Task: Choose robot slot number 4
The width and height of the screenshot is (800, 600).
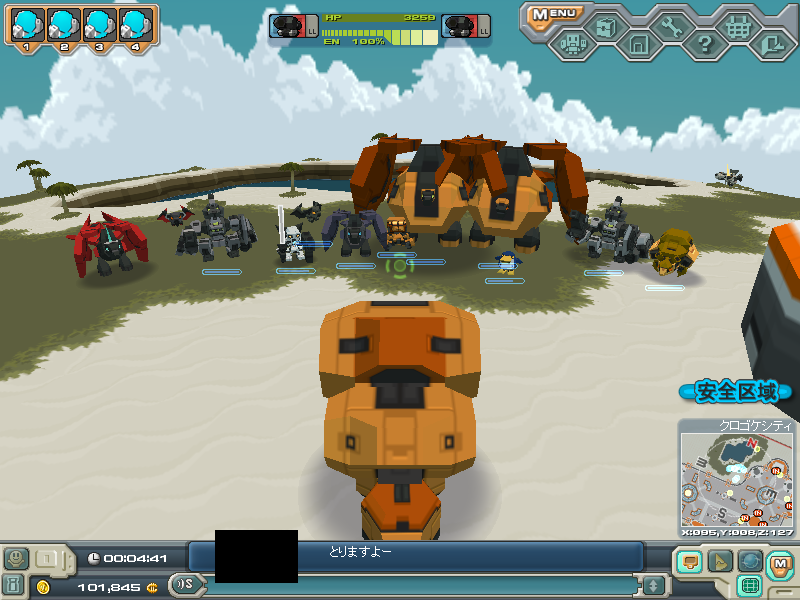Action: click(136, 23)
